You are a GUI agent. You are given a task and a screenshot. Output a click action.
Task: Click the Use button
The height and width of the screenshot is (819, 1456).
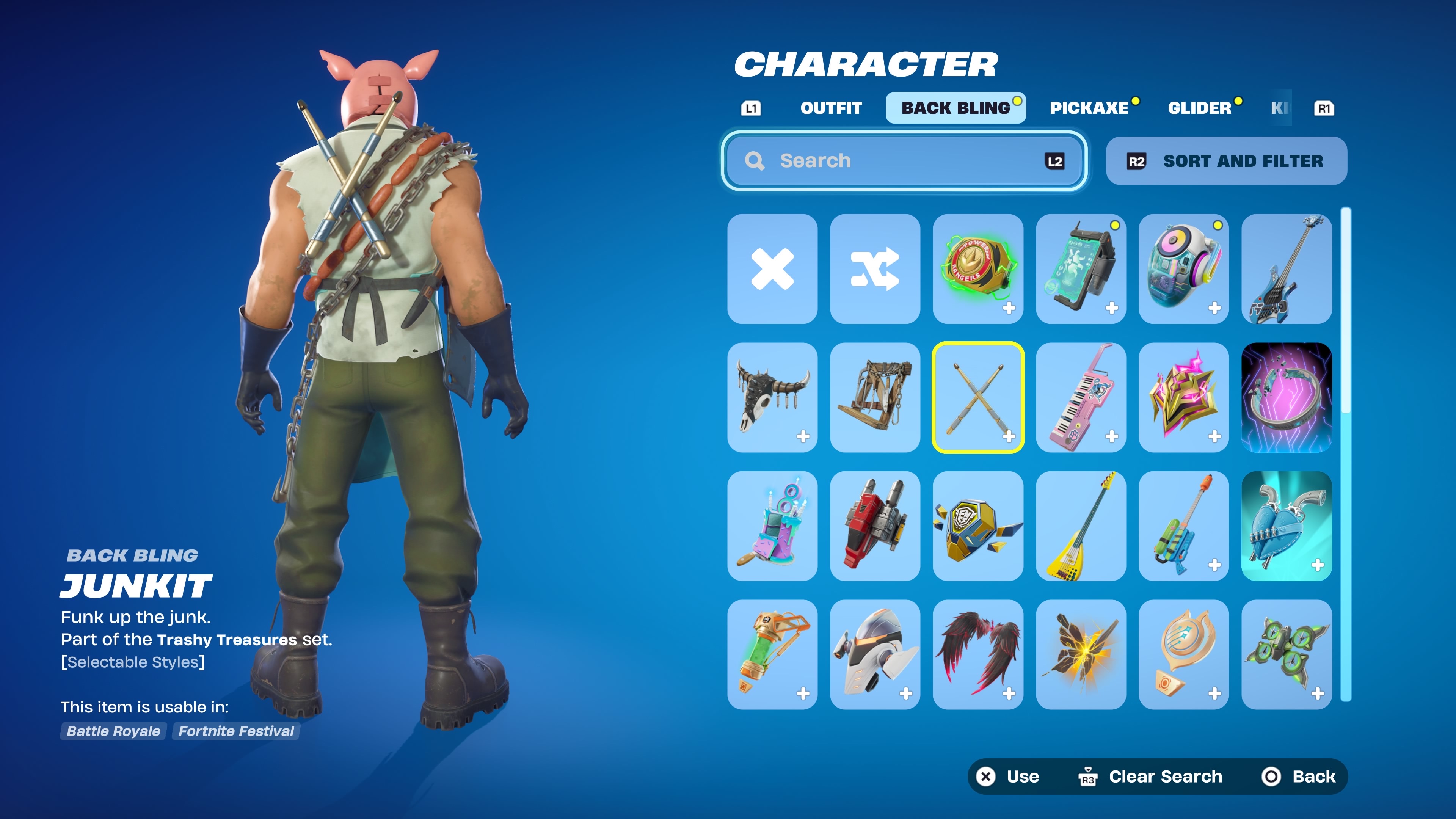(1009, 777)
